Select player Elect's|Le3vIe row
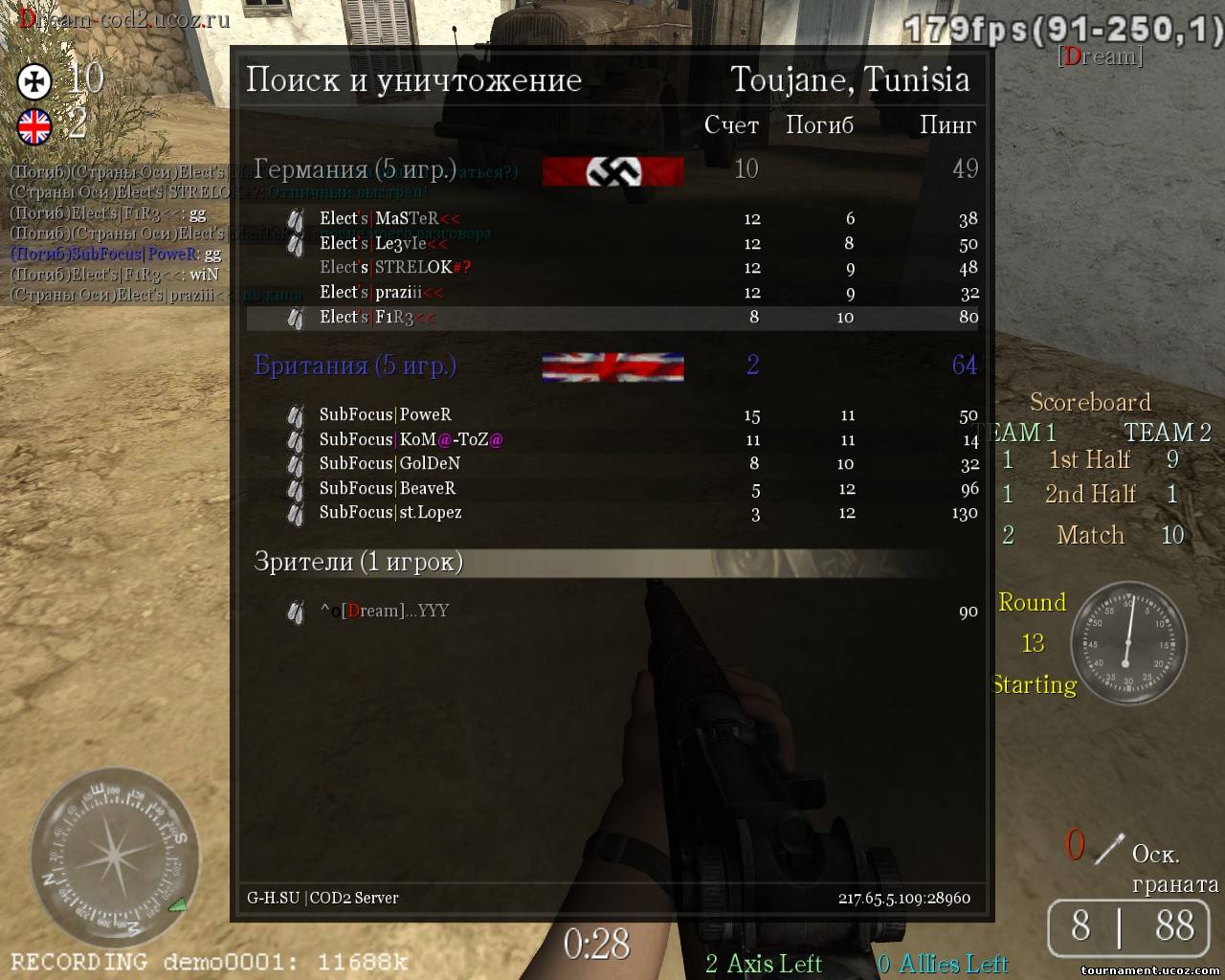The width and height of the screenshot is (1225, 980). (x=612, y=244)
